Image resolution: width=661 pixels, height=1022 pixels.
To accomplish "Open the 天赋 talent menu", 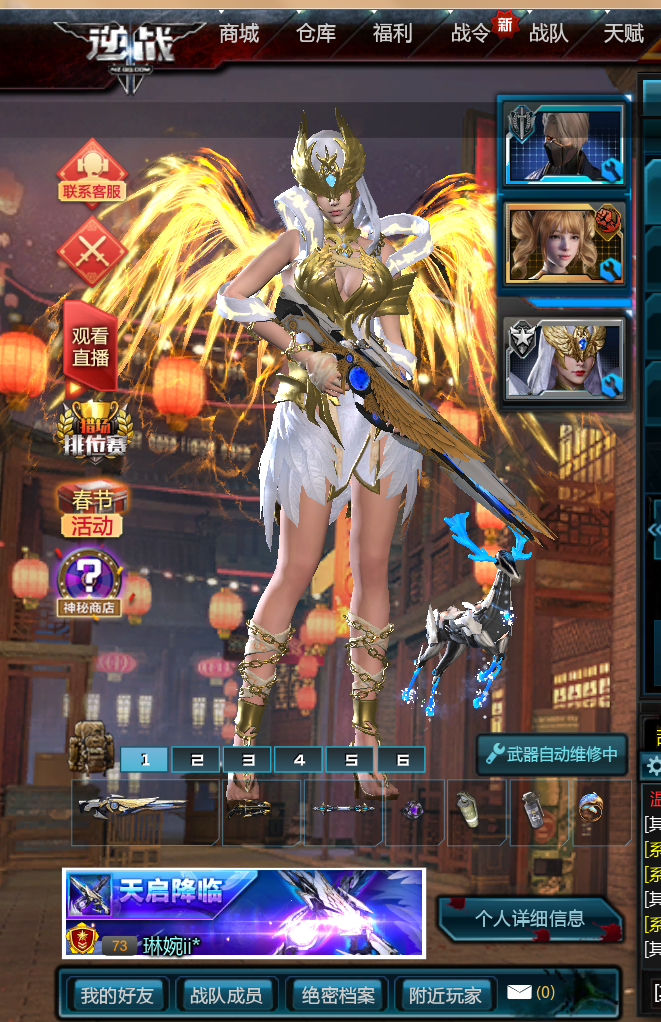I will click(623, 34).
